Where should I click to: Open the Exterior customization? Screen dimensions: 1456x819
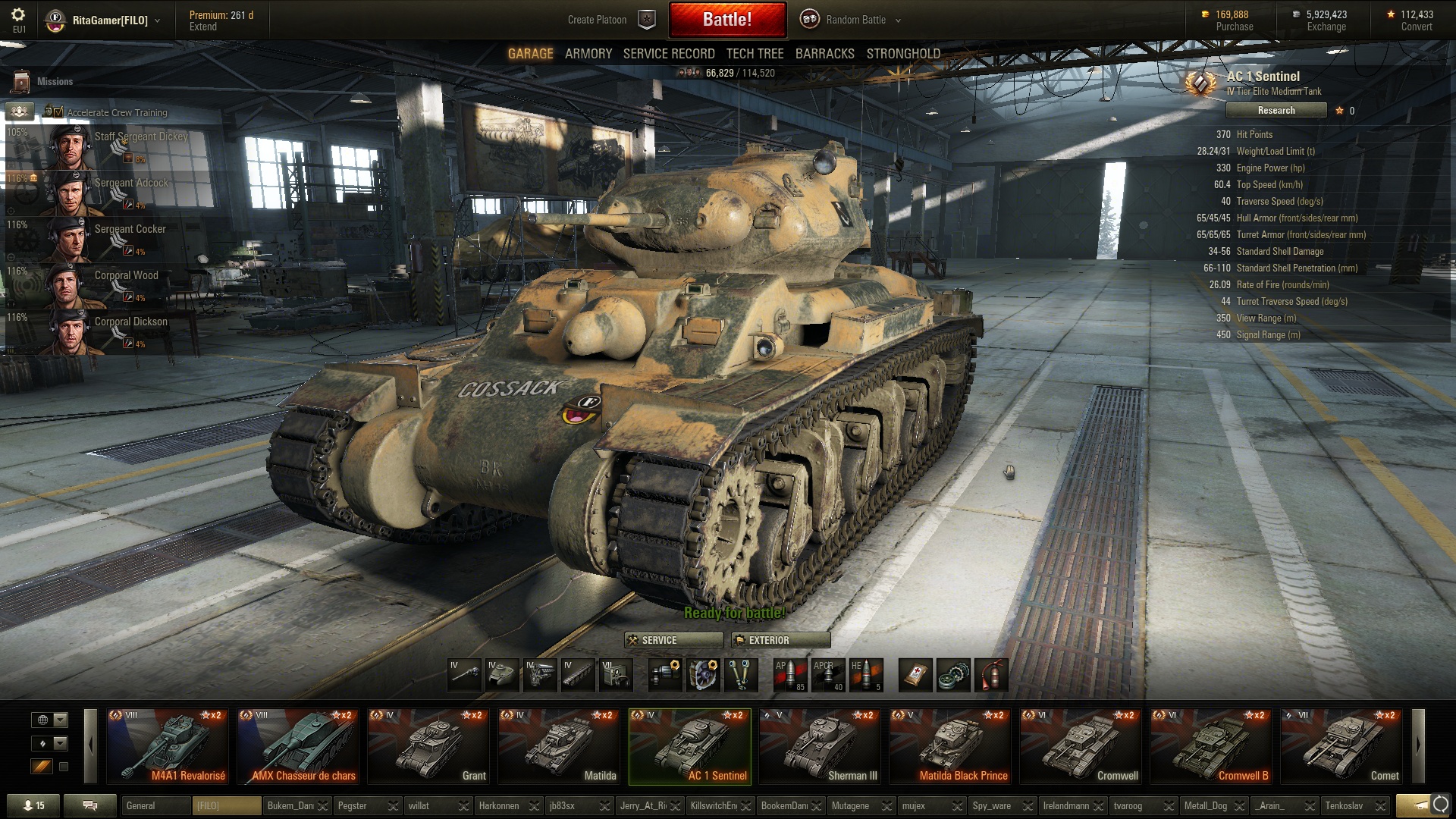tap(780, 640)
